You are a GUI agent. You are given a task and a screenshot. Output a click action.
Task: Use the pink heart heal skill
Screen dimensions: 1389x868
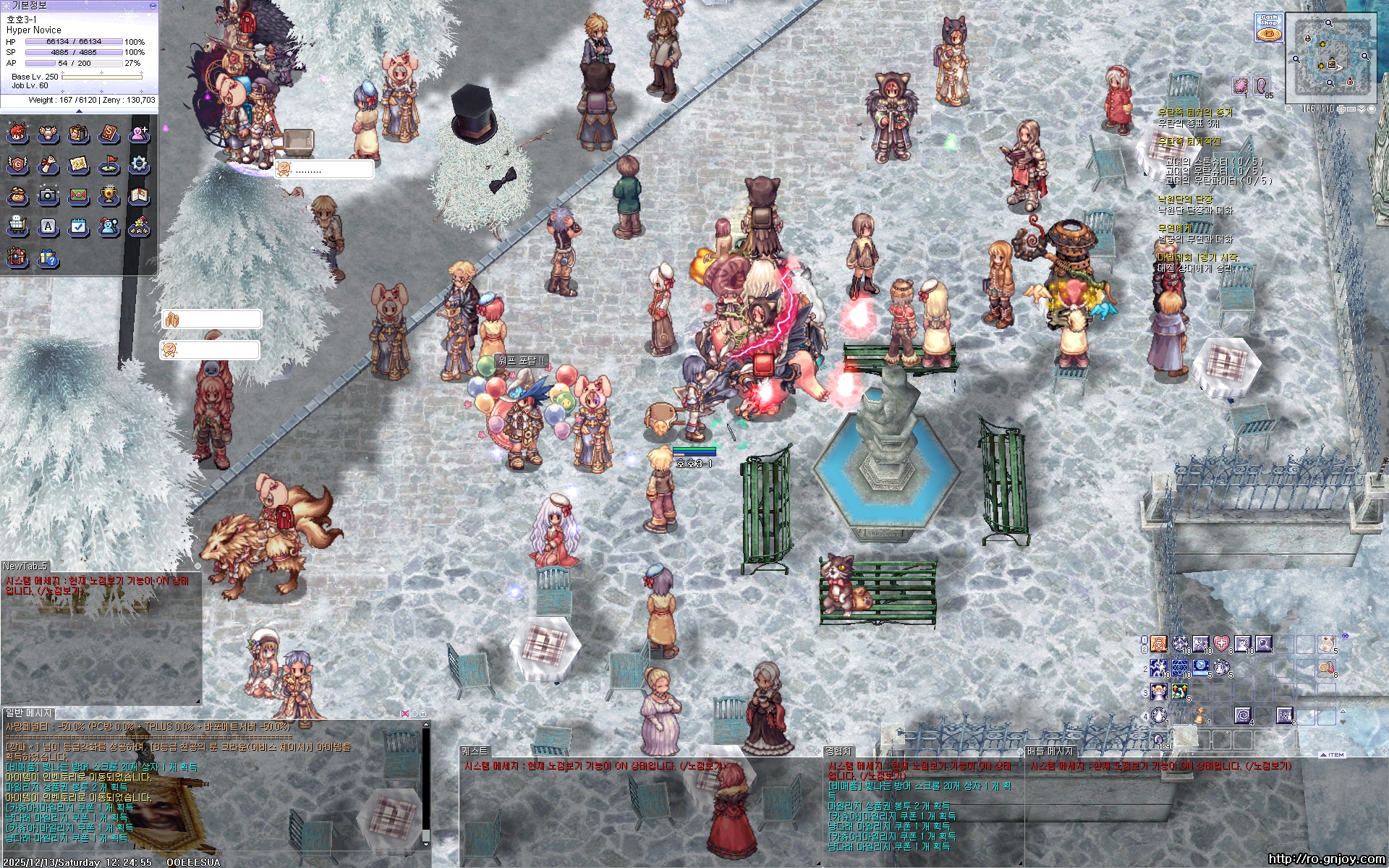tap(1221, 643)
